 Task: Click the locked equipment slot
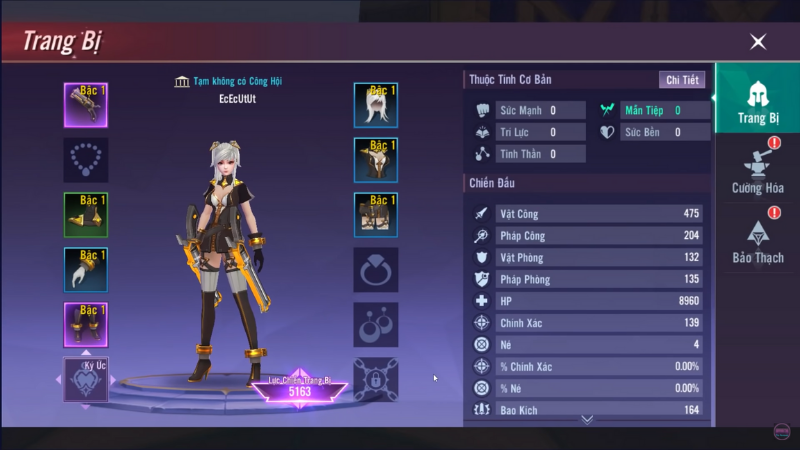pos(376,379)
